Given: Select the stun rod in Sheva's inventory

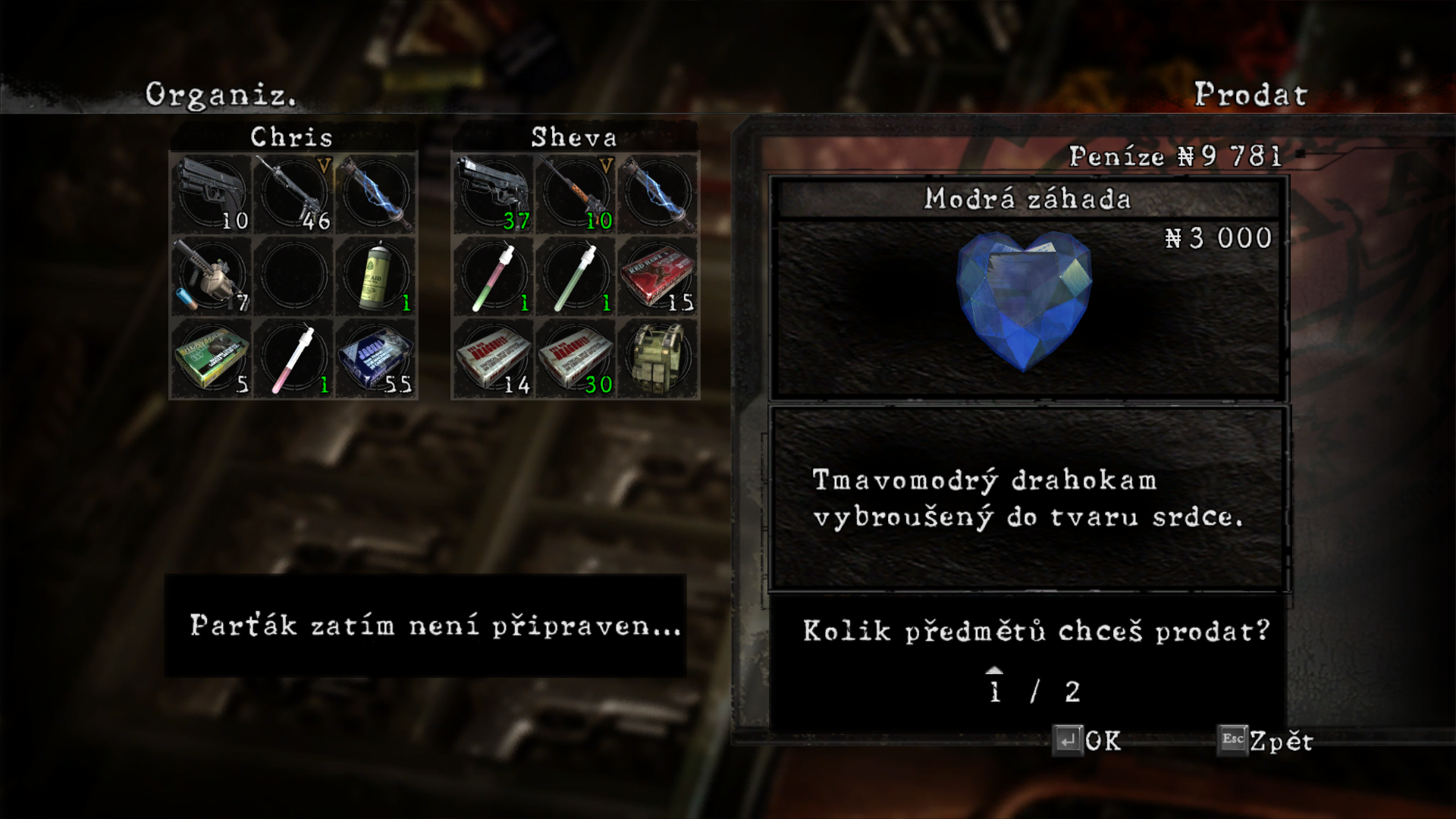Looking at the screenshot, I should coord(658,193).
